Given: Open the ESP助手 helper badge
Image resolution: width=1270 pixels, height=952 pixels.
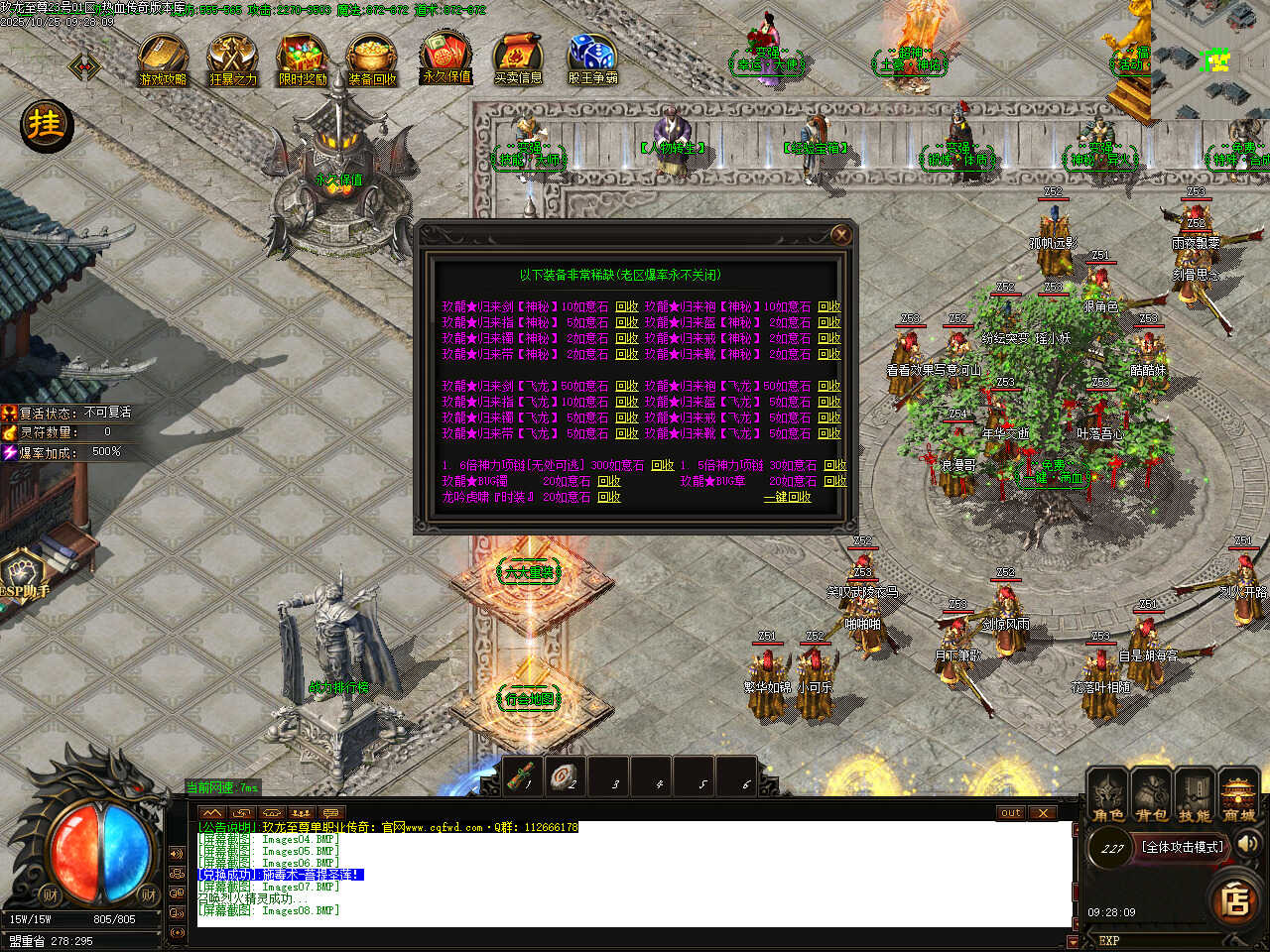Looking at the screenshot, I should pos(24,577).
